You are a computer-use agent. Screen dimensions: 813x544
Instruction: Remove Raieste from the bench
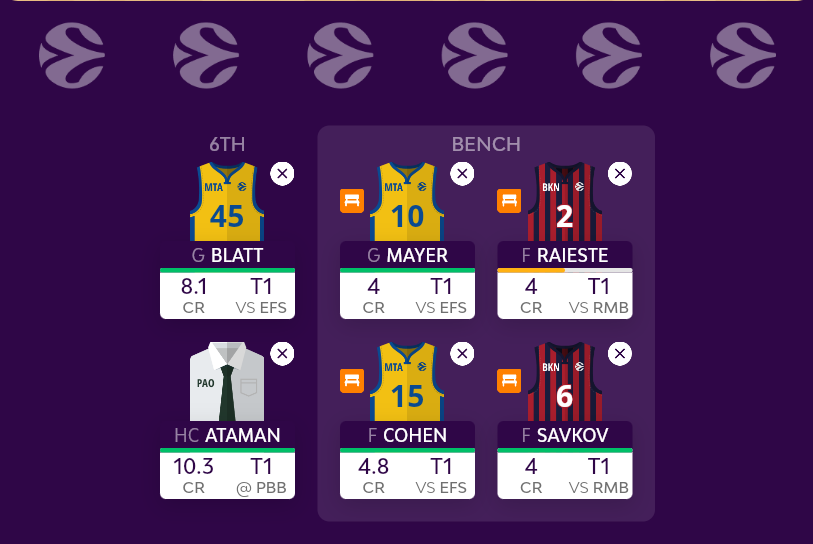click(620, 174)
